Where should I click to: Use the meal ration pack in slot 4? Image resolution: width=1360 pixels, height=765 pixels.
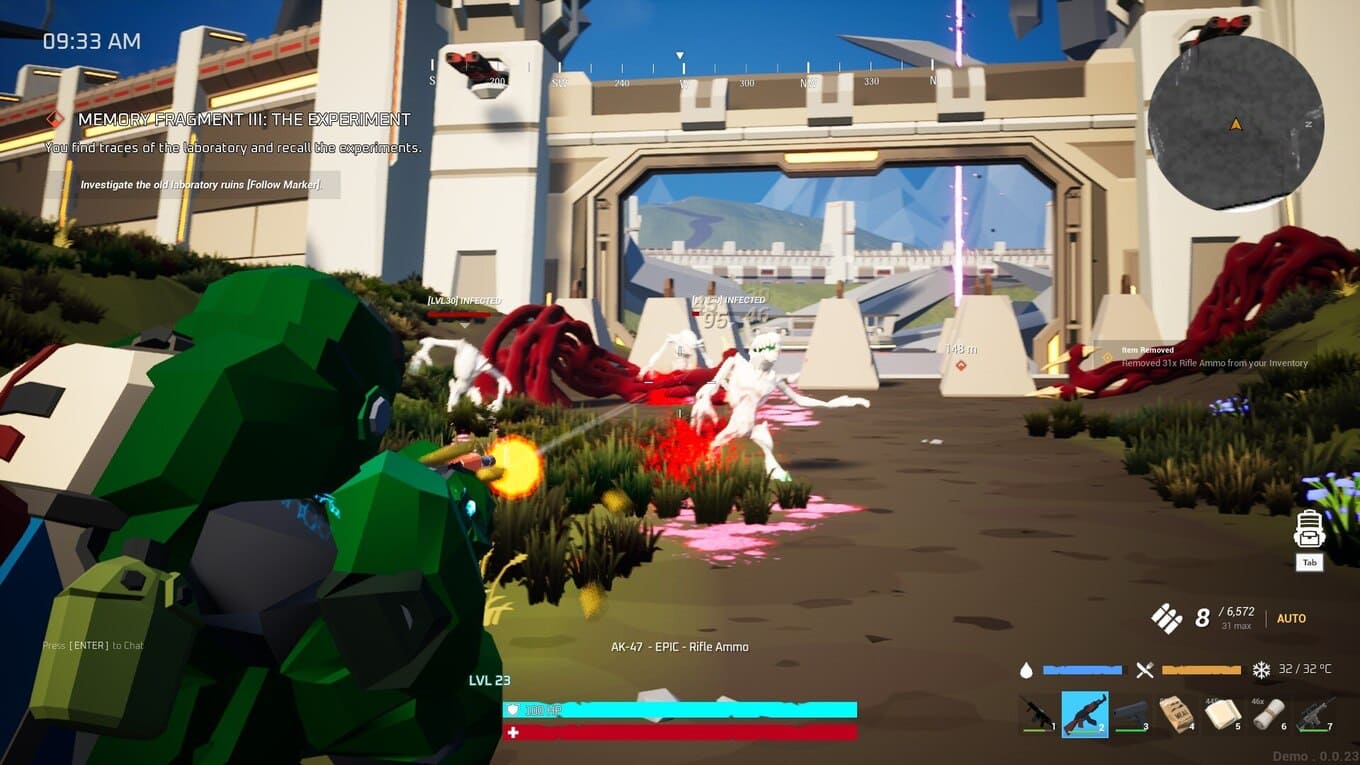[x=1177, y=714]
